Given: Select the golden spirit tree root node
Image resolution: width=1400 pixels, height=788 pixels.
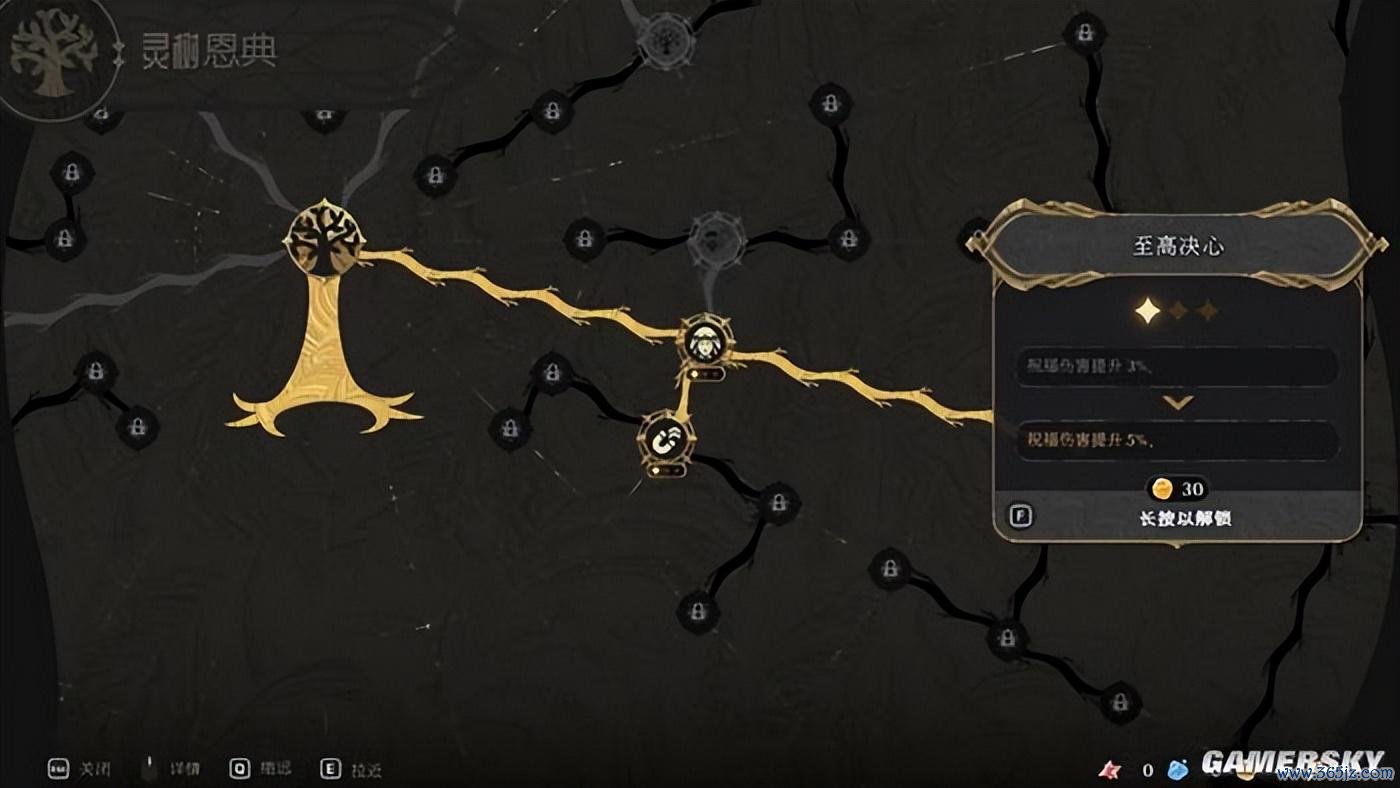Looking at the screenshot, I should (325, 240).
